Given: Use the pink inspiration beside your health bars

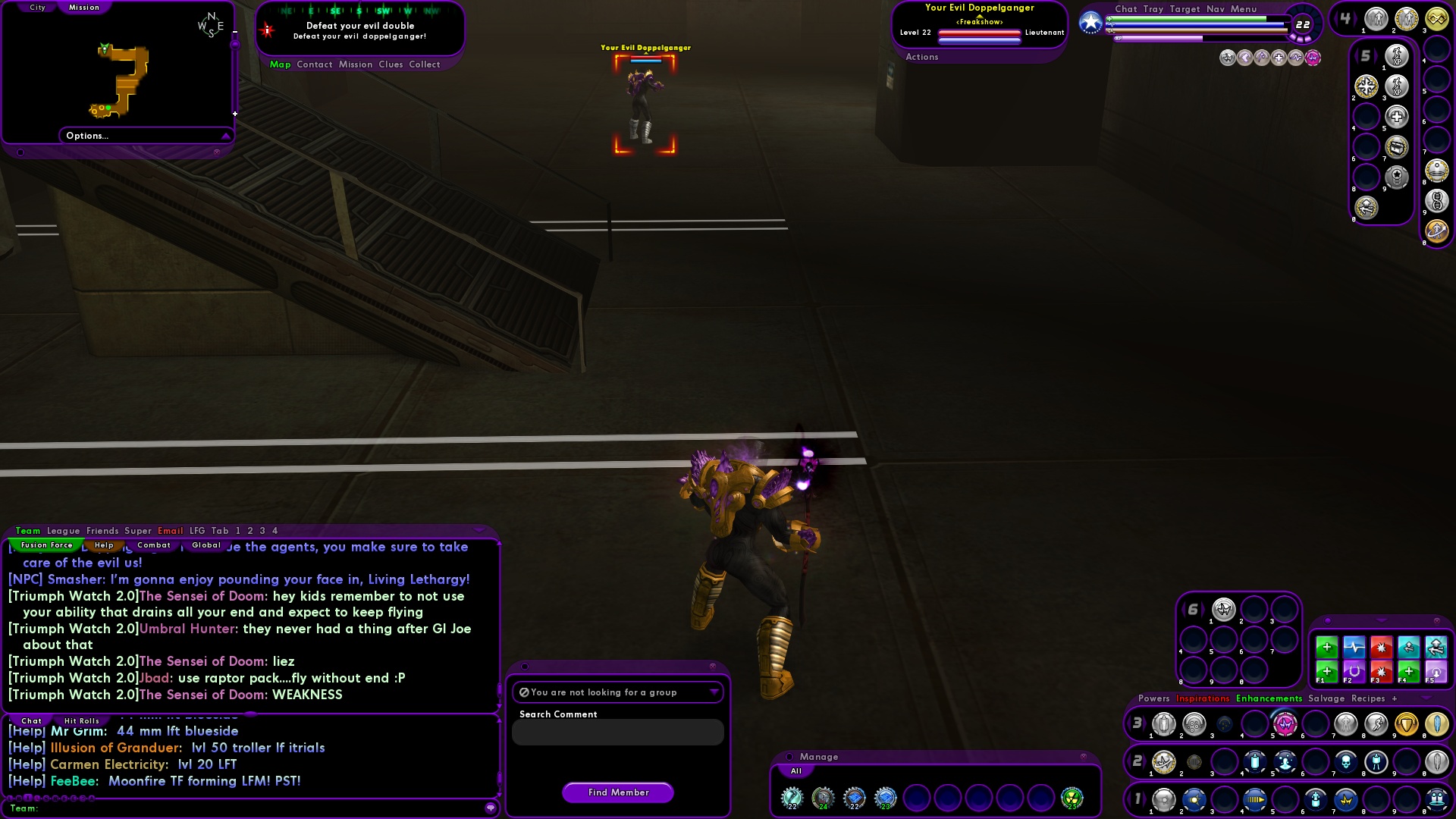Looking at the screenshot, I should tap(1313, 58).
